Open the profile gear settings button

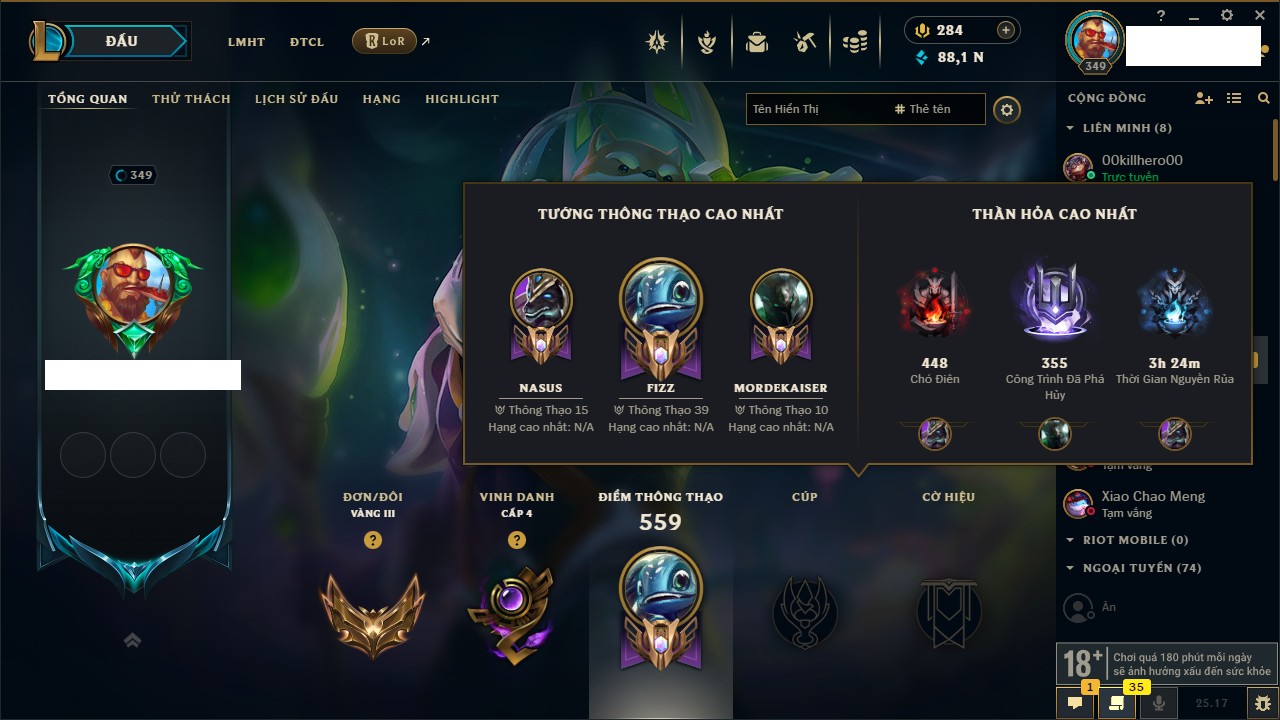(x=1007, y=109)
